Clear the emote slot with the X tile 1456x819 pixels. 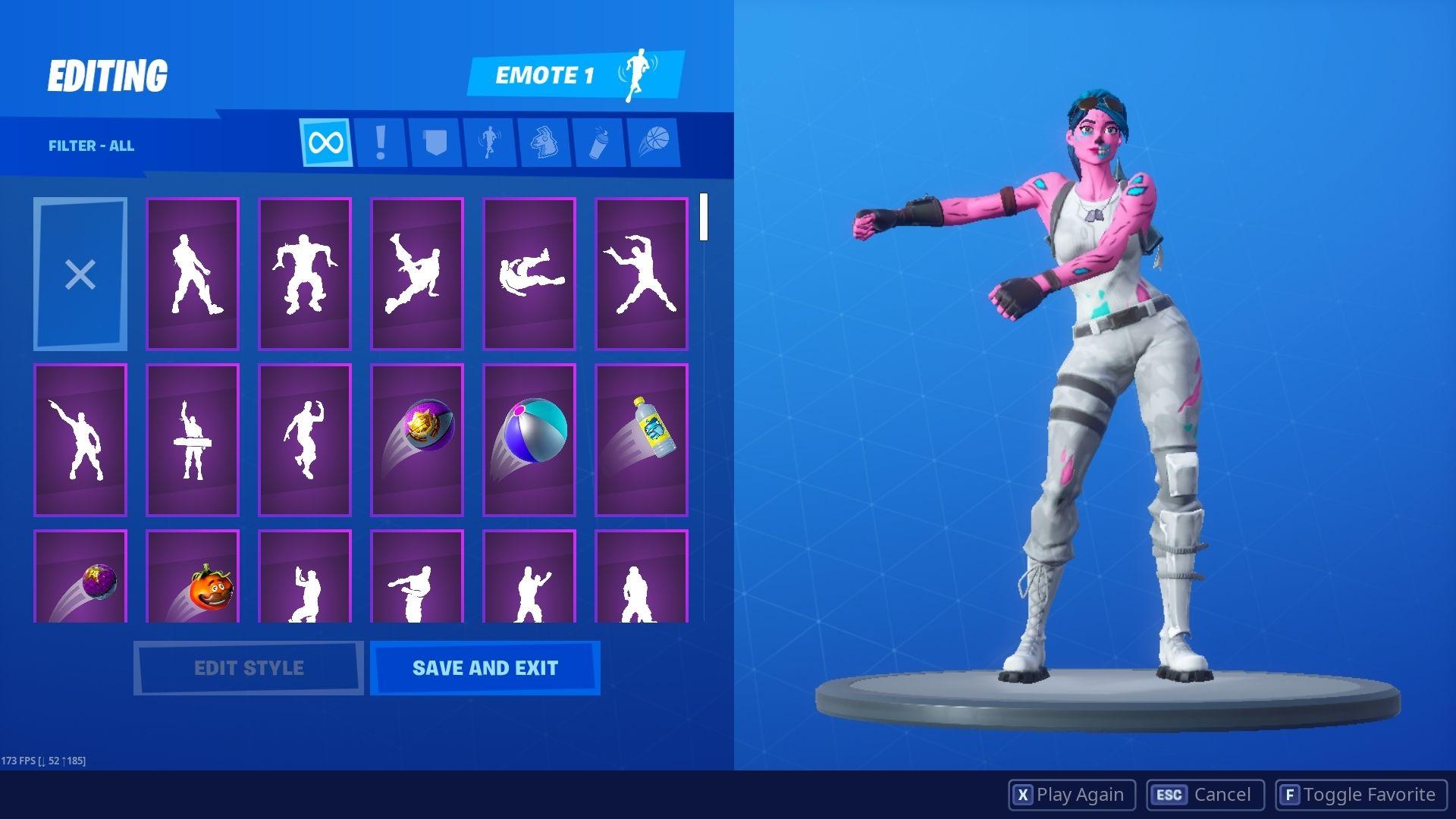pyautogui.click(x=80, y=275)
